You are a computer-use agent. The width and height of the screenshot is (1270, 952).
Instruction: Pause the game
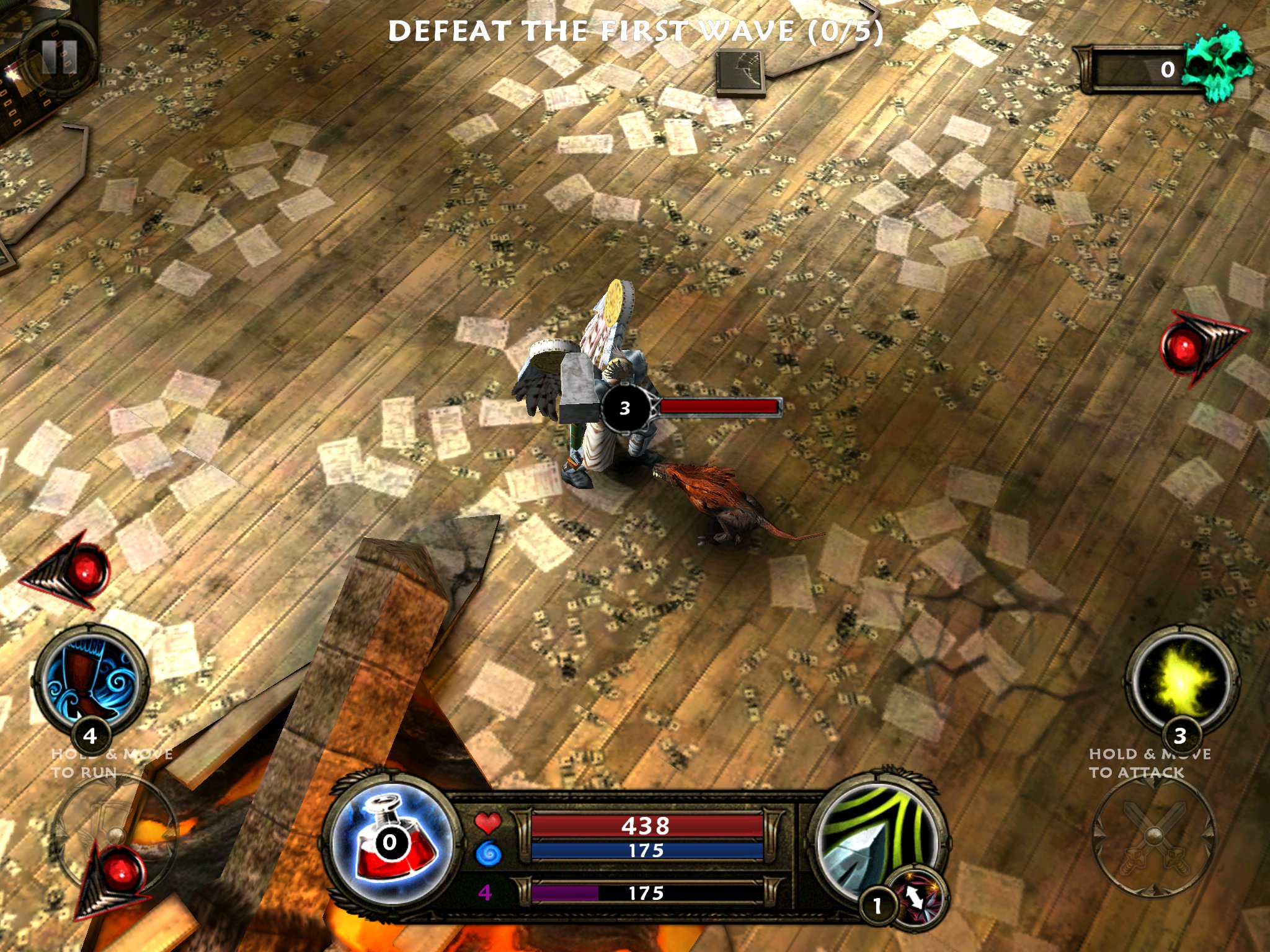click(x=60, y=58)
